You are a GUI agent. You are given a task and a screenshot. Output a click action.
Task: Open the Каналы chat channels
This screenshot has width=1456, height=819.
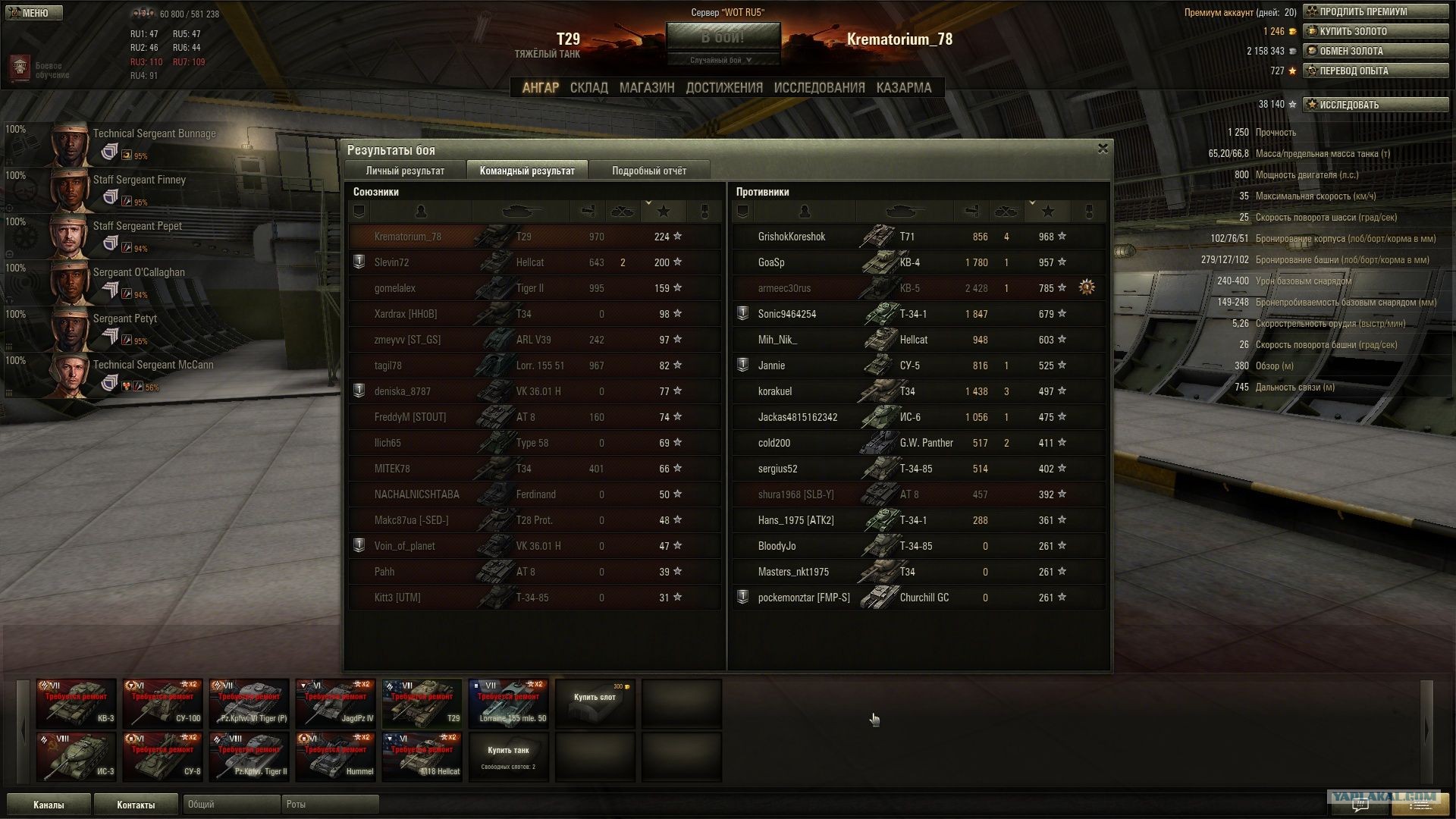[x=49, y=805]
